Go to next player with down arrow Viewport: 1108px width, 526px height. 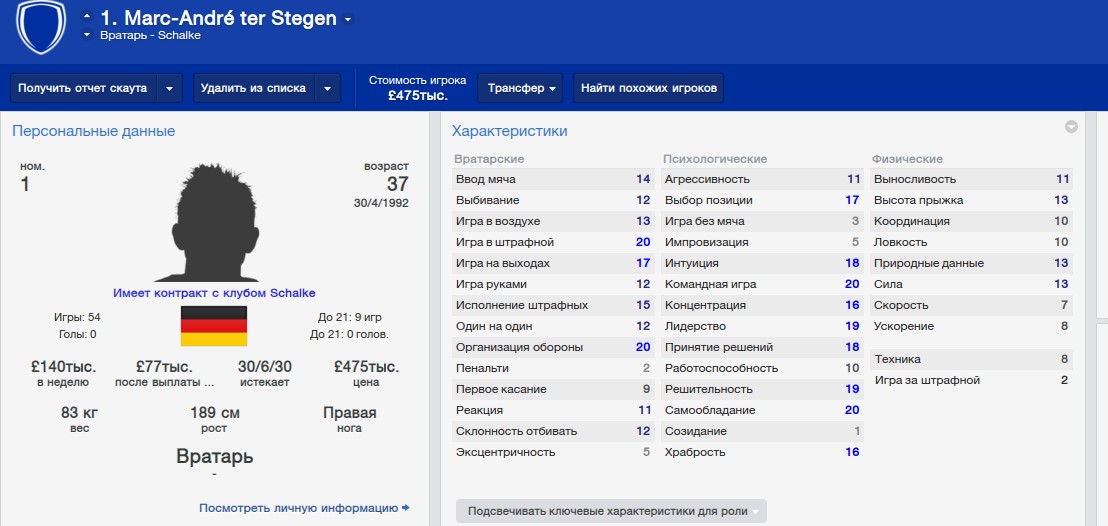tap(87, 35)
